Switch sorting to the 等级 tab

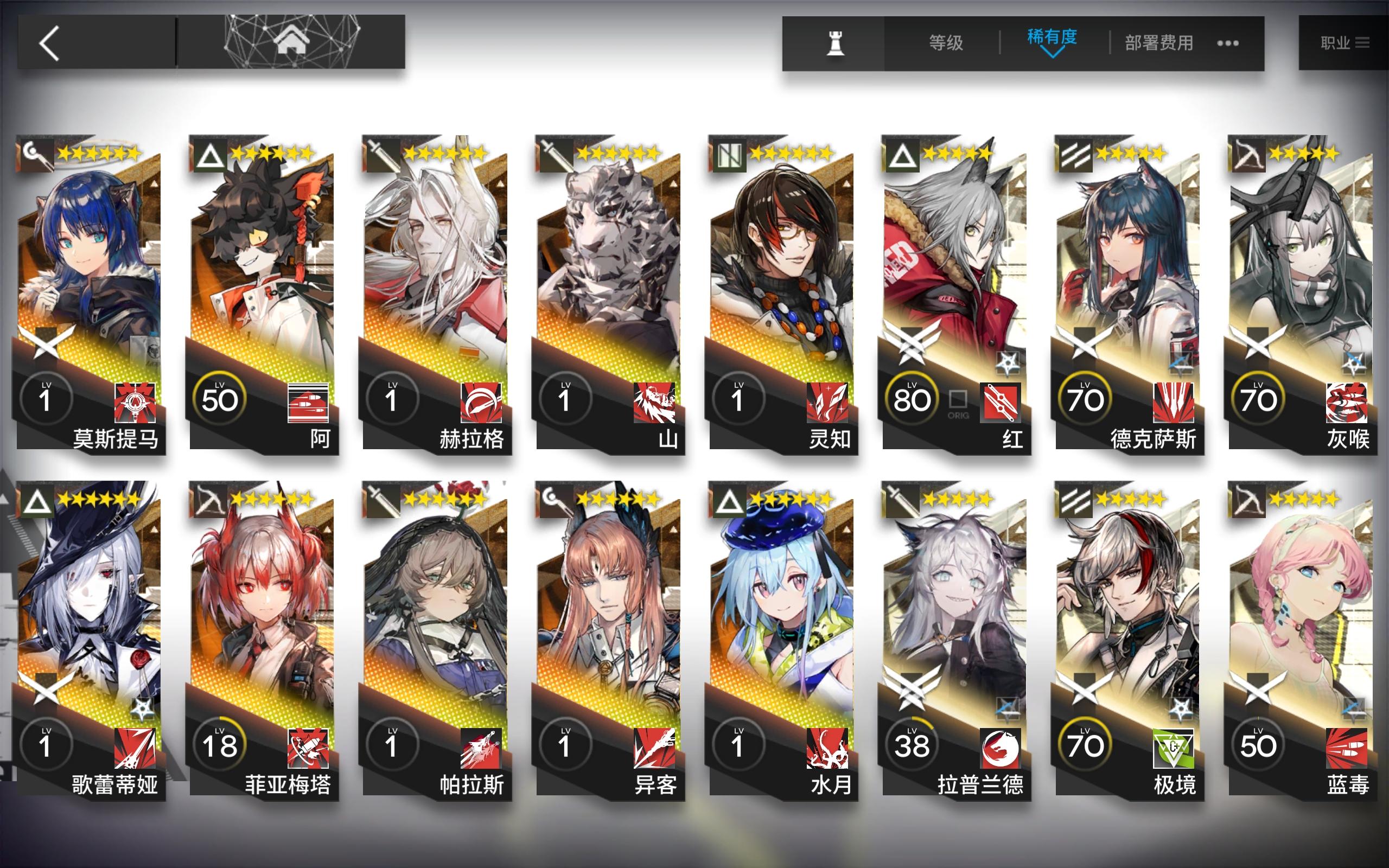[946, 42]
